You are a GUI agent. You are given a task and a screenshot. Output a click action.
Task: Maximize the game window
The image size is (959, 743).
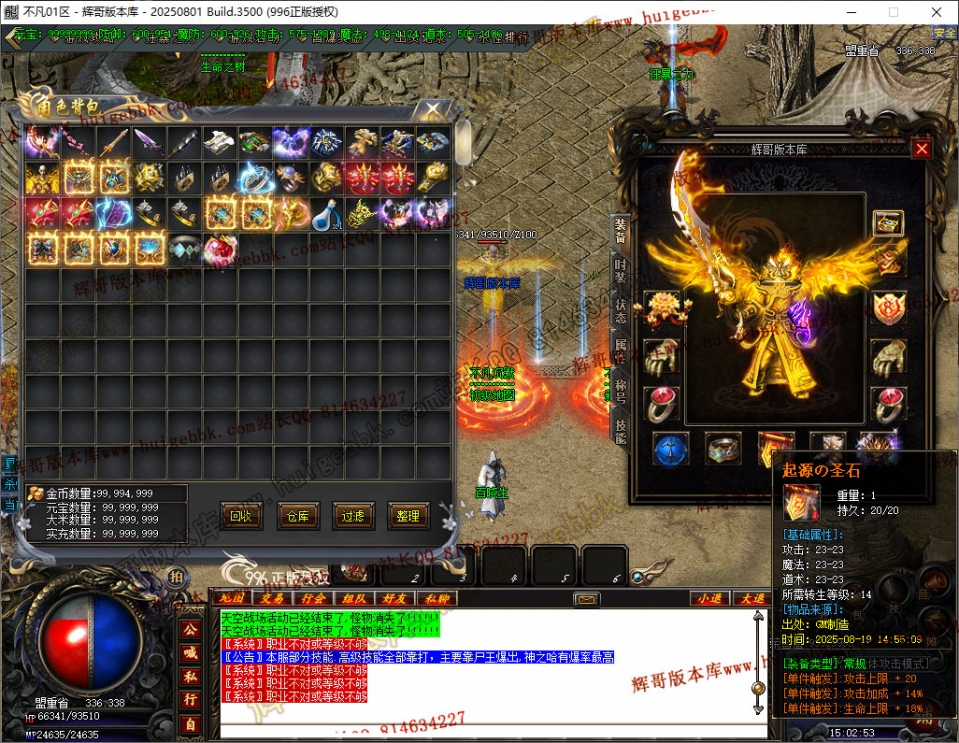[x=893, y=12]
